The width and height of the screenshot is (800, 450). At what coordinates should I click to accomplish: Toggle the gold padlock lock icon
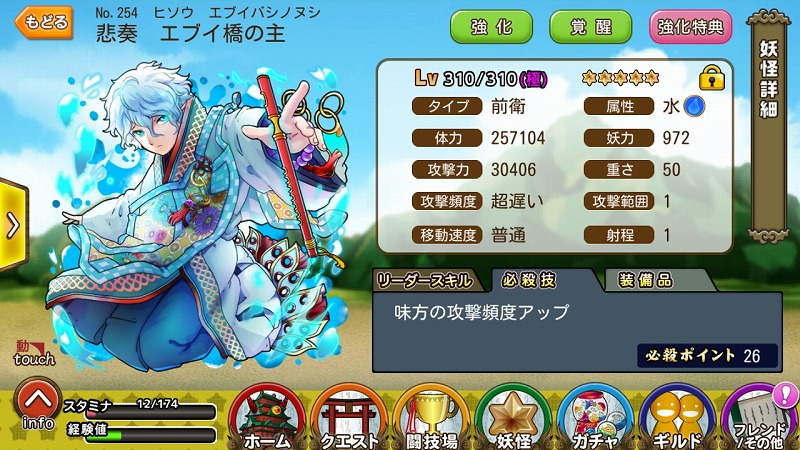click(711, 77)
